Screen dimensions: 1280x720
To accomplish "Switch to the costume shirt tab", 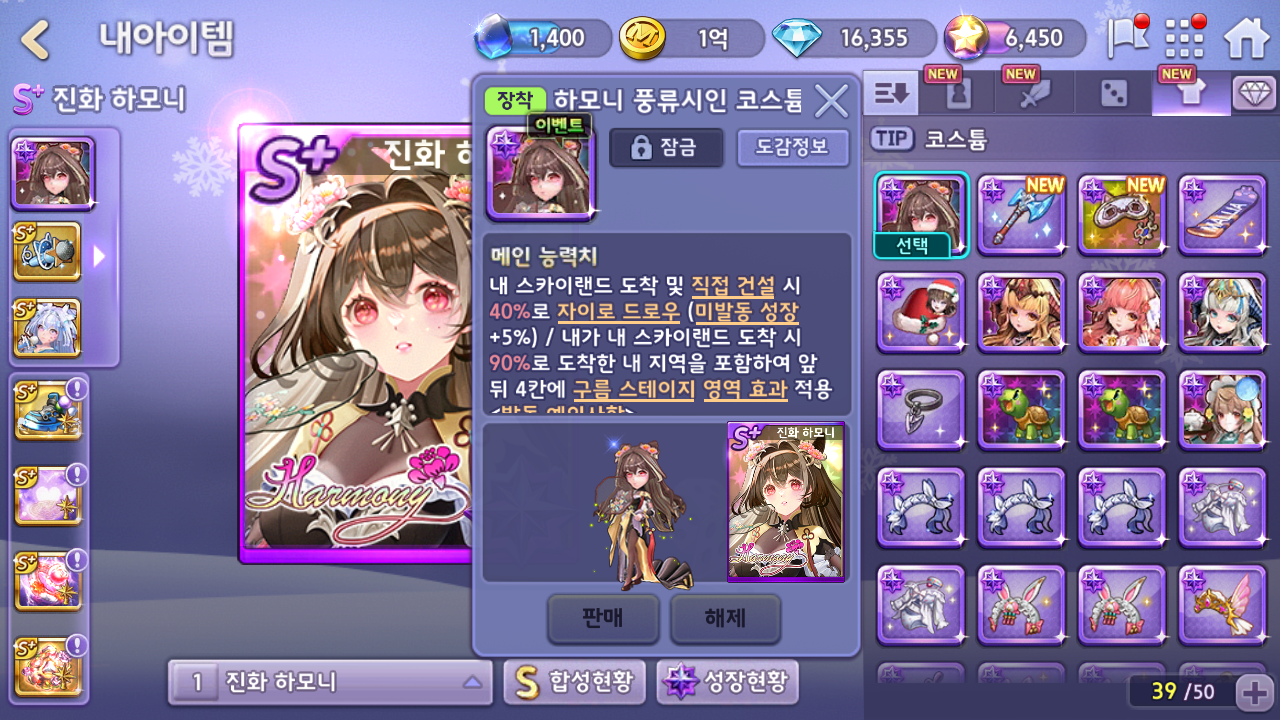I will pyautogui.click(x=1190, y=94).
